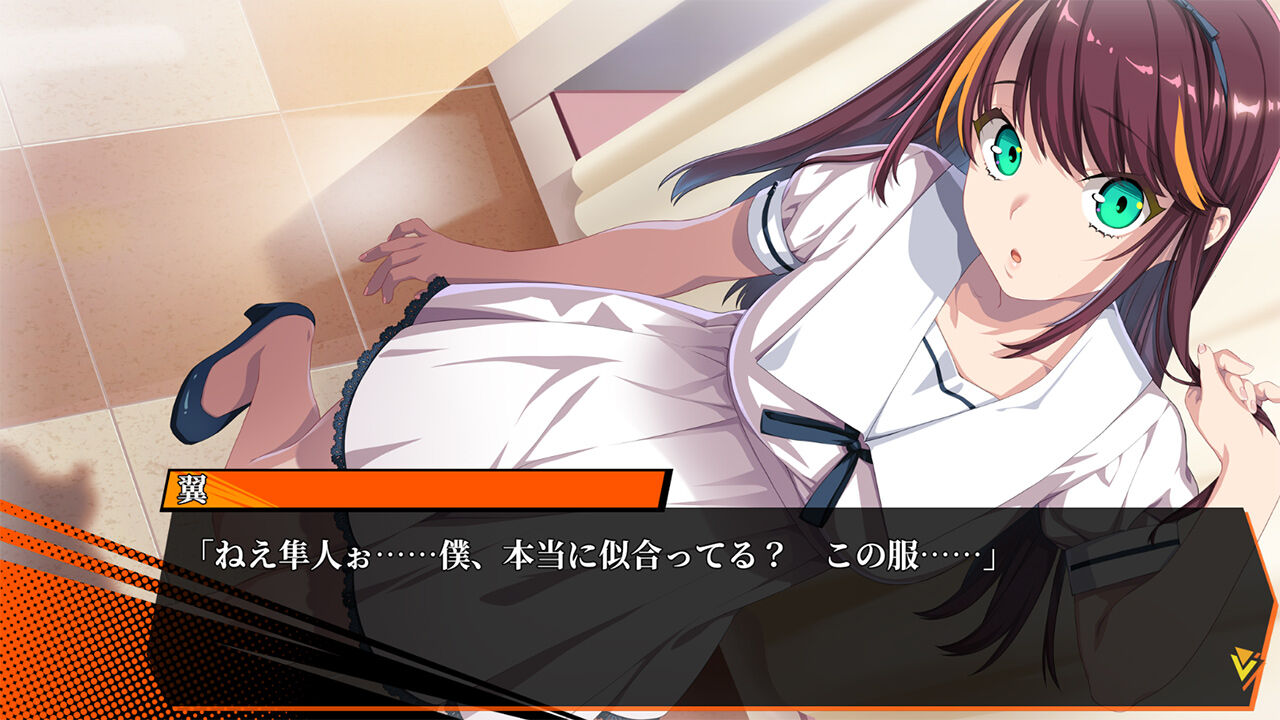Click the orange streak in her hair
This screenshot has height=720, width=1280.
pyautogui.click(x=970, y=60)
